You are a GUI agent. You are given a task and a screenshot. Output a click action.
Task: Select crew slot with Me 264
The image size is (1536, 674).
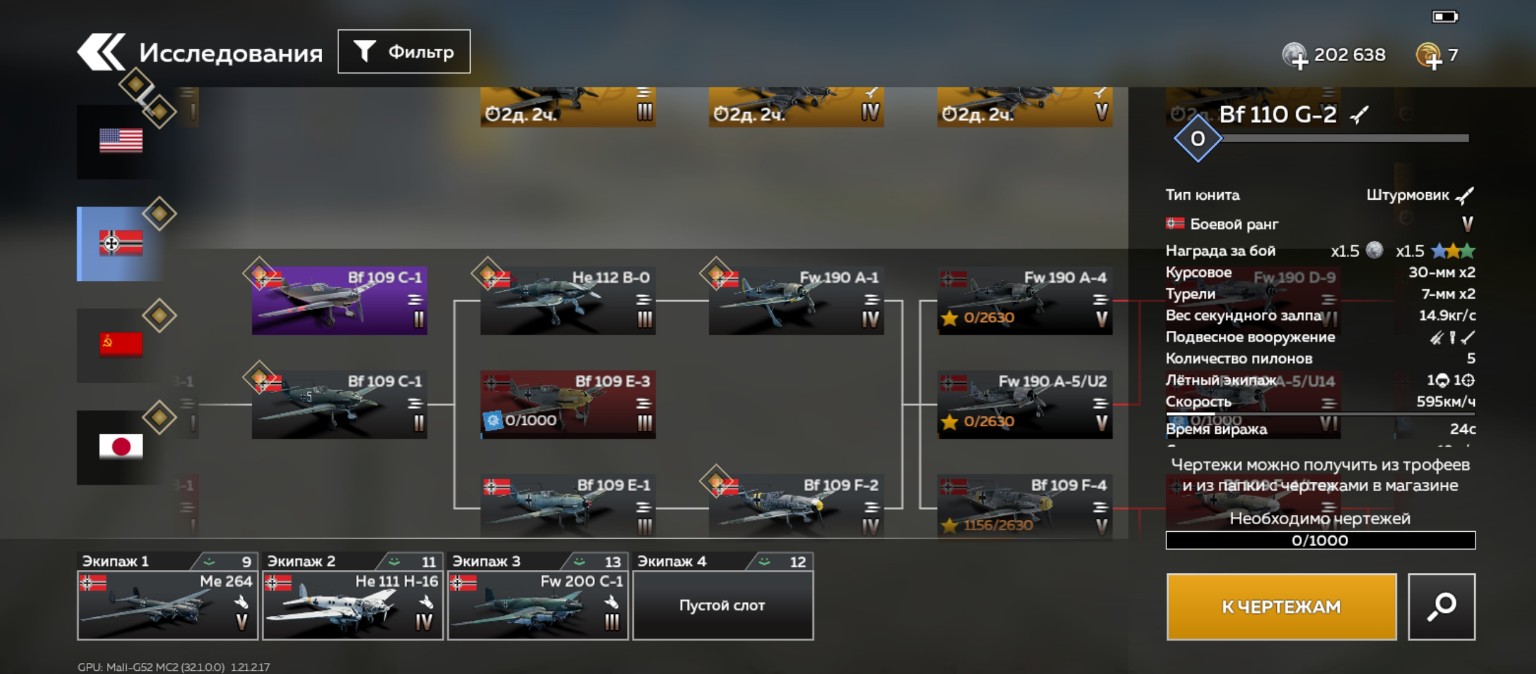167,604
